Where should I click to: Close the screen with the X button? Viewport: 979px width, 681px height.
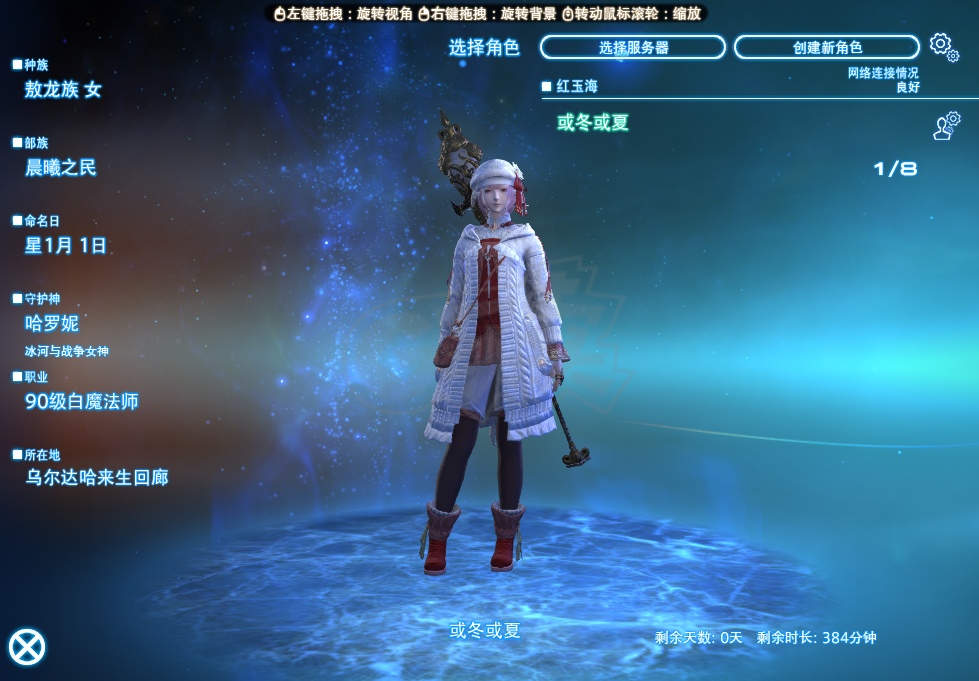tap(27, 647)
